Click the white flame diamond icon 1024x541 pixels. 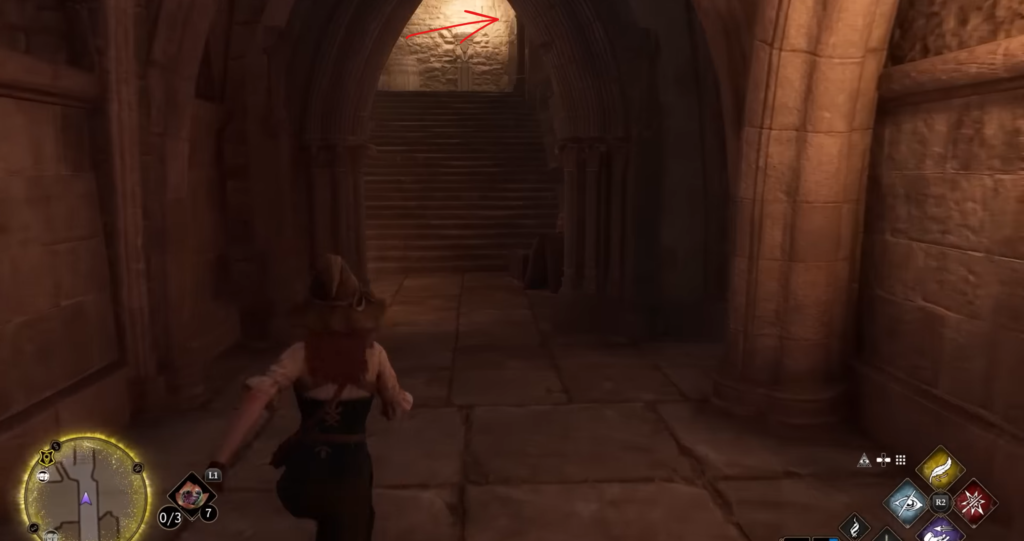pos(854,524)
